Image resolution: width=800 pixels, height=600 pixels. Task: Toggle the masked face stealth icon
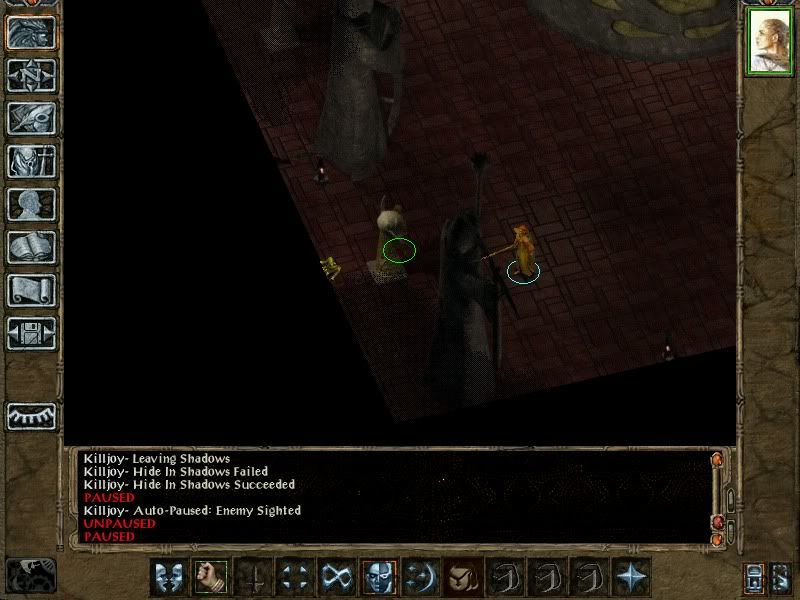pyautogui.click(x=378, y=577)
